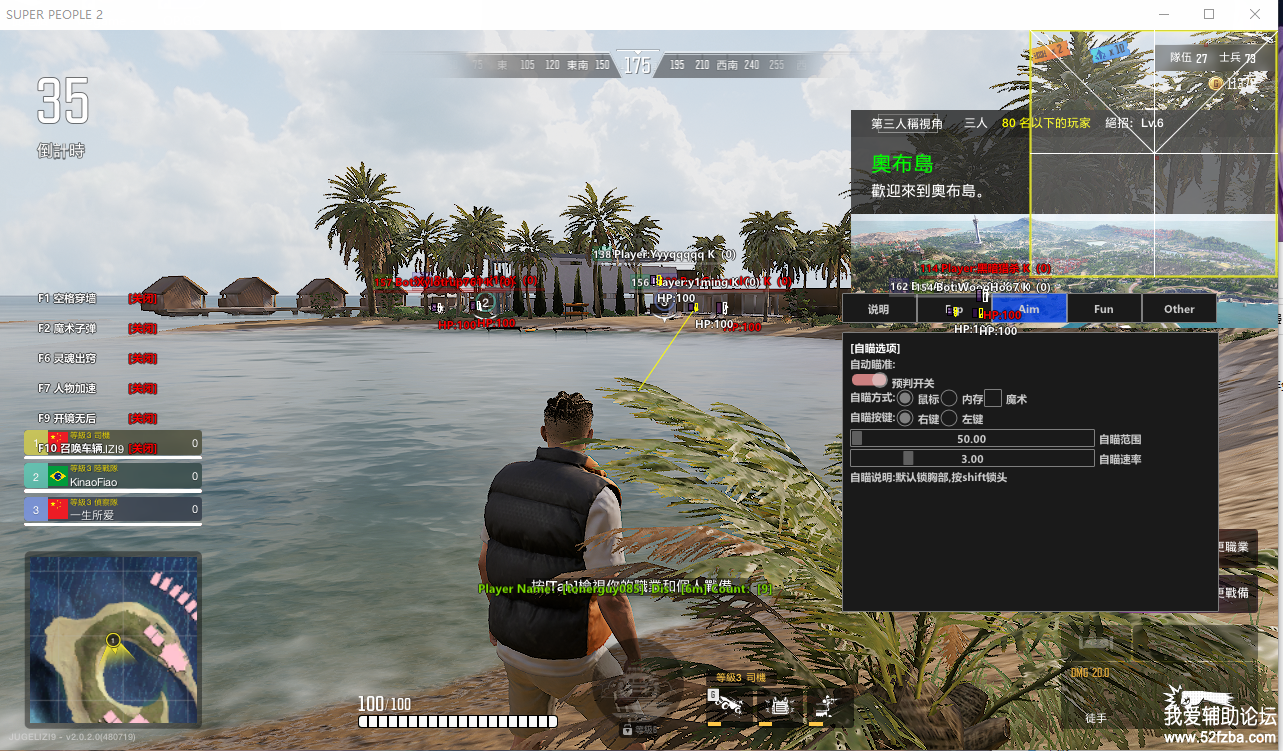Activate the middle class skill icon
This screenshot has width=1283, height=751.
tap(780, 706)
